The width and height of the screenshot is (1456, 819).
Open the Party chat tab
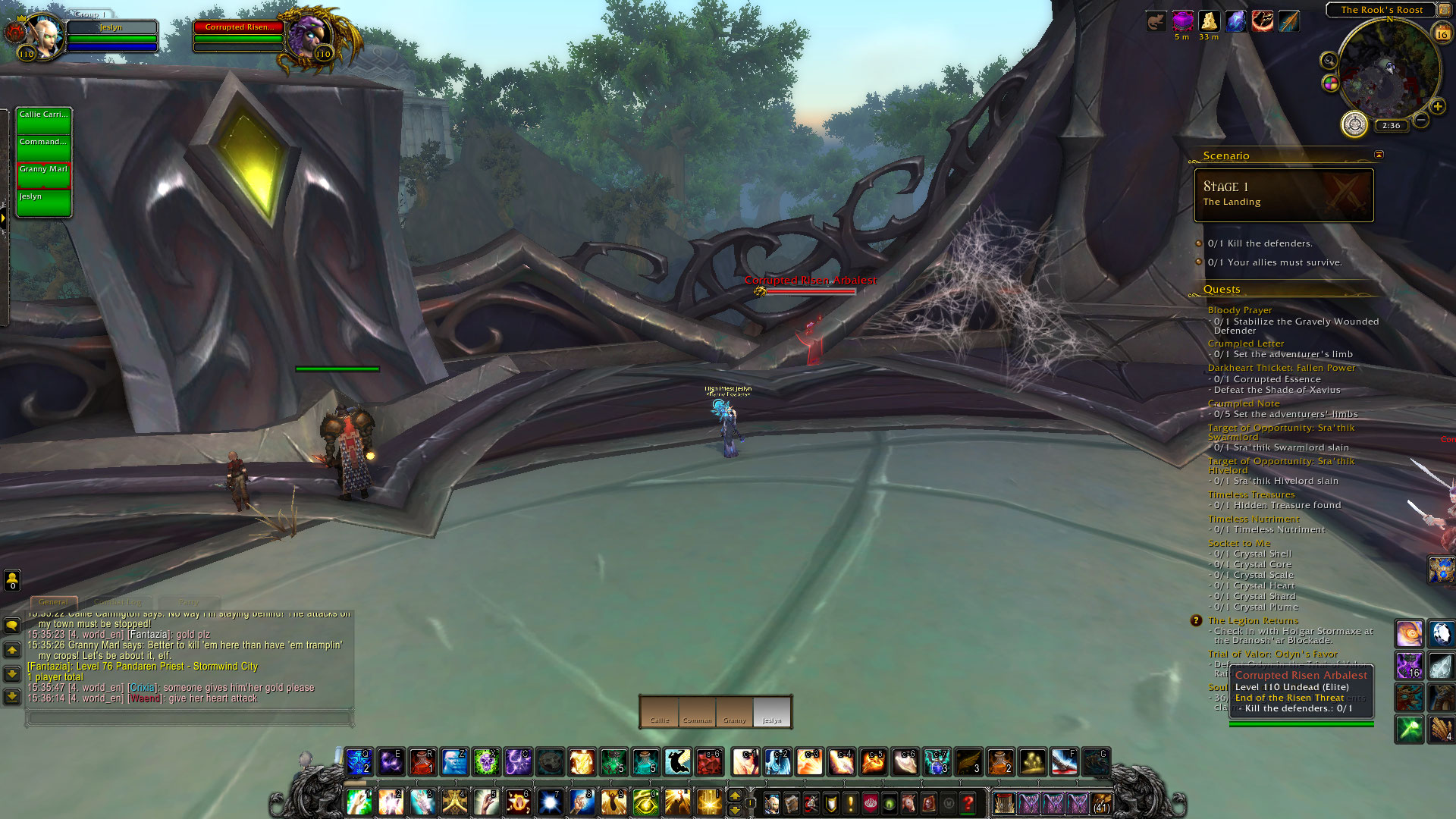pos(189,602)
